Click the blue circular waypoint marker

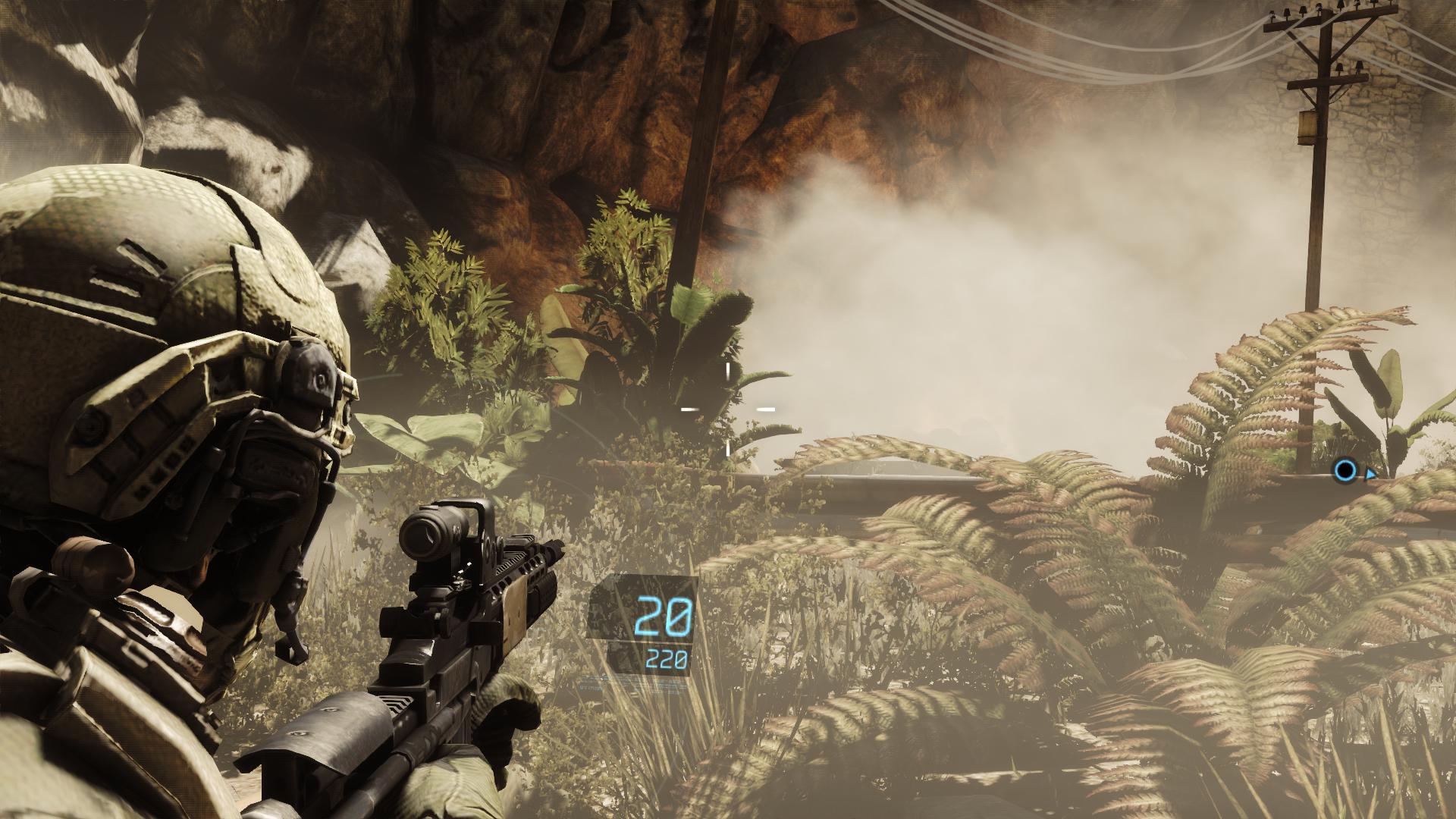coord(1346,471)
